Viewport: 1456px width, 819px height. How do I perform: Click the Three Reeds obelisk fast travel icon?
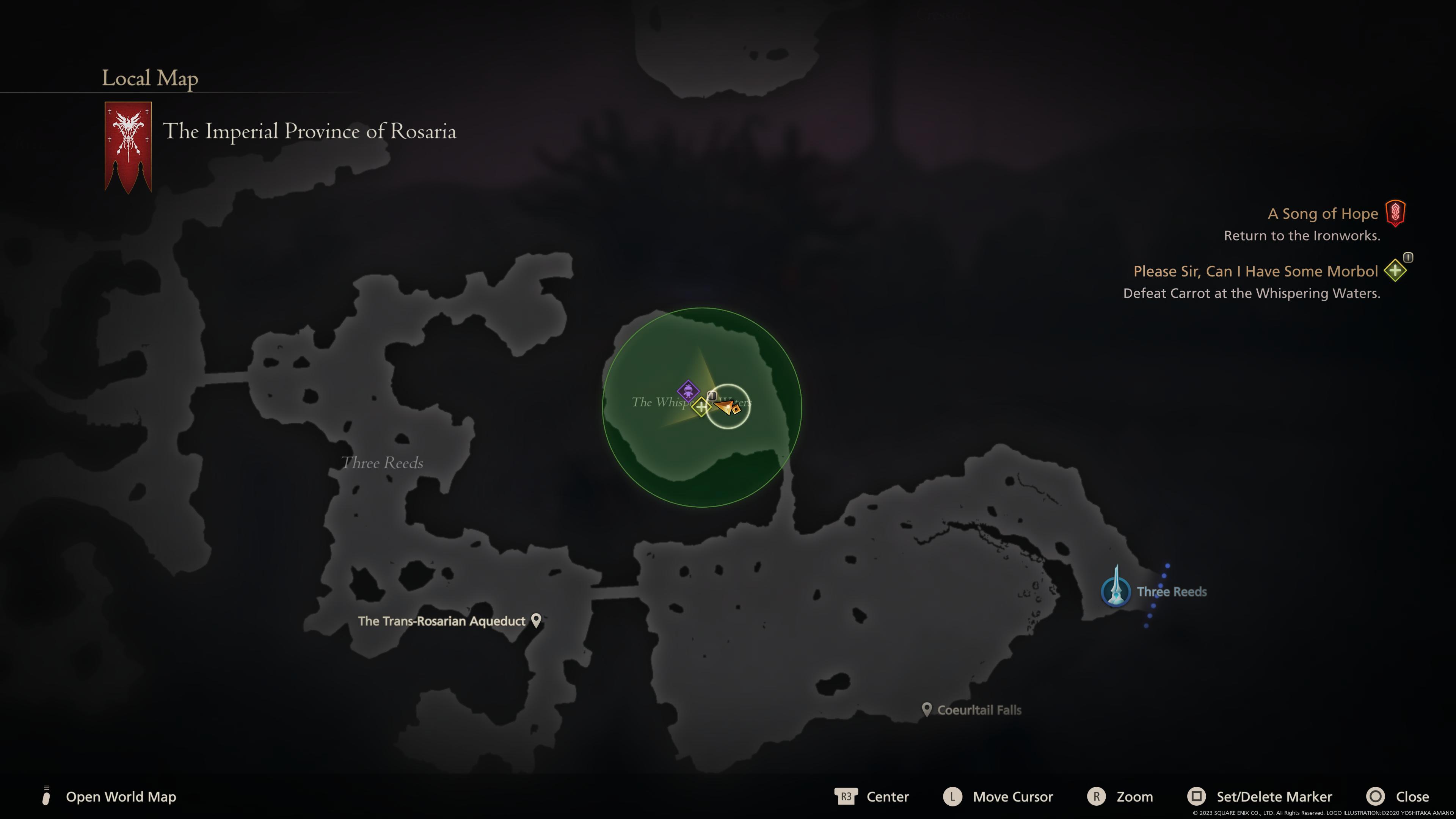[1116, 592]
